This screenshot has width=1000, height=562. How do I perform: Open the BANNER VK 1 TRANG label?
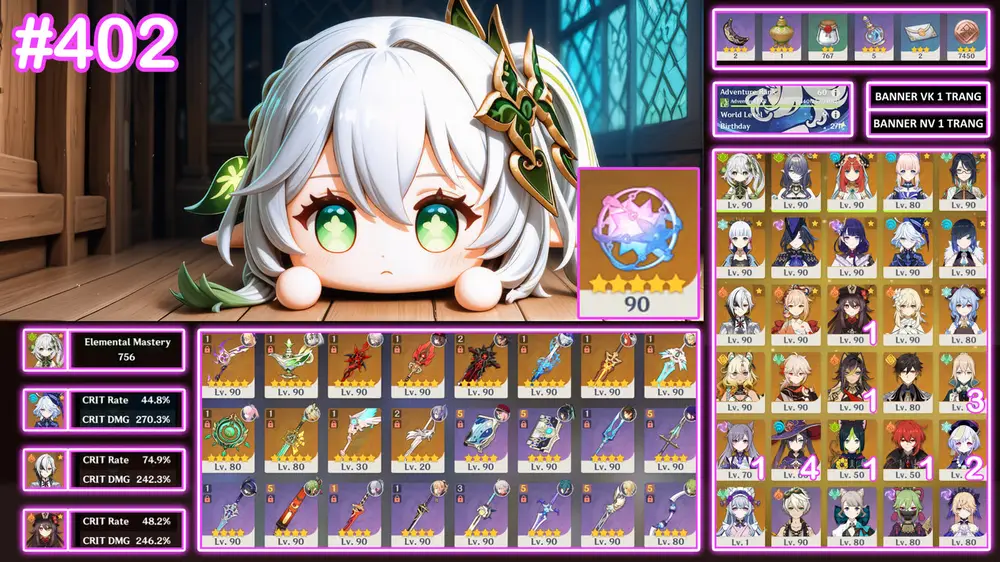[928, 96]
